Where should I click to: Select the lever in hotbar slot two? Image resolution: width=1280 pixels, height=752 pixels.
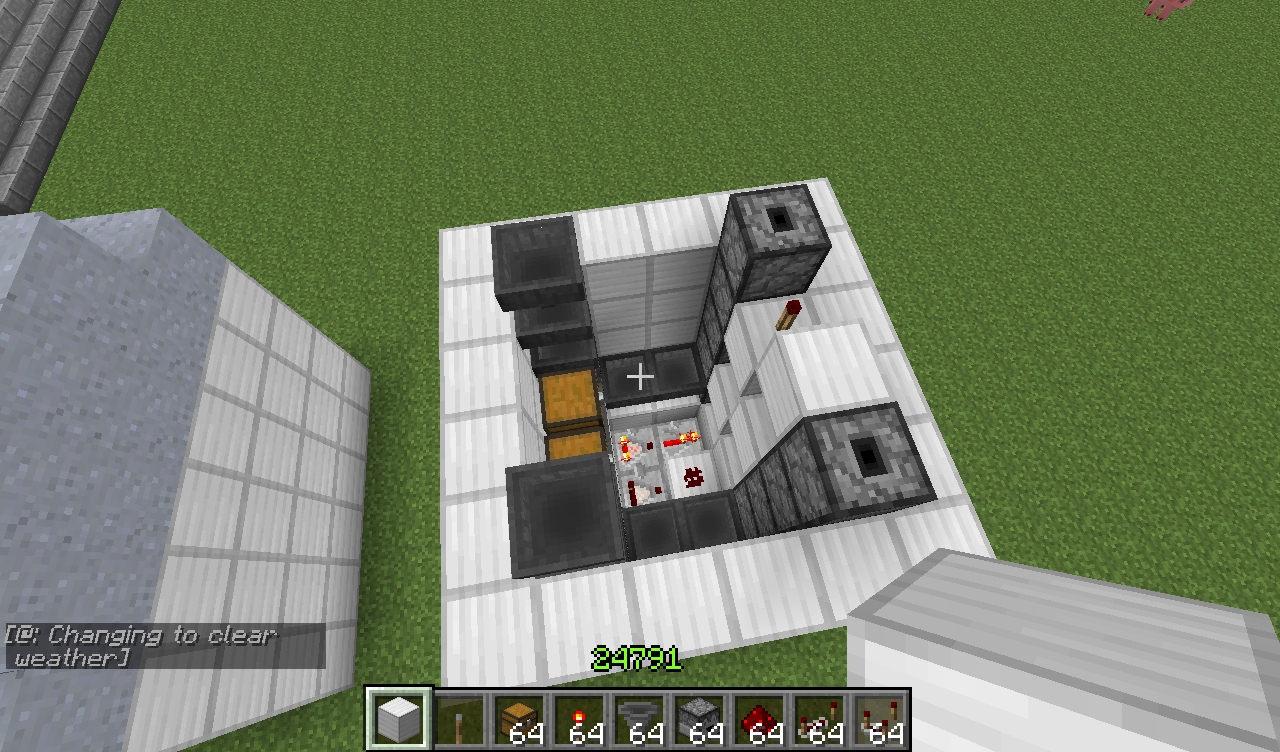(457, 719)
